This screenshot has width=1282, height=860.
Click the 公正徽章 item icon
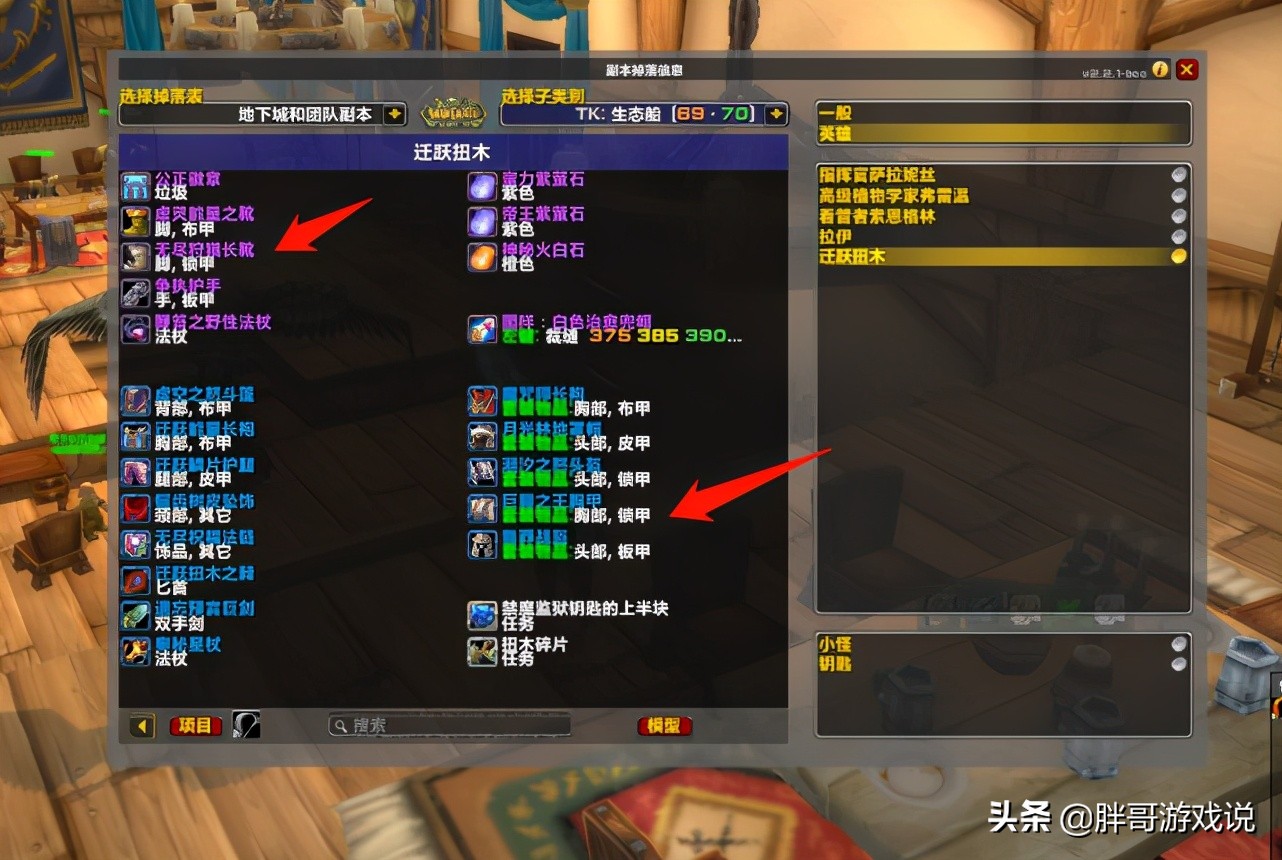pos(135,184)
